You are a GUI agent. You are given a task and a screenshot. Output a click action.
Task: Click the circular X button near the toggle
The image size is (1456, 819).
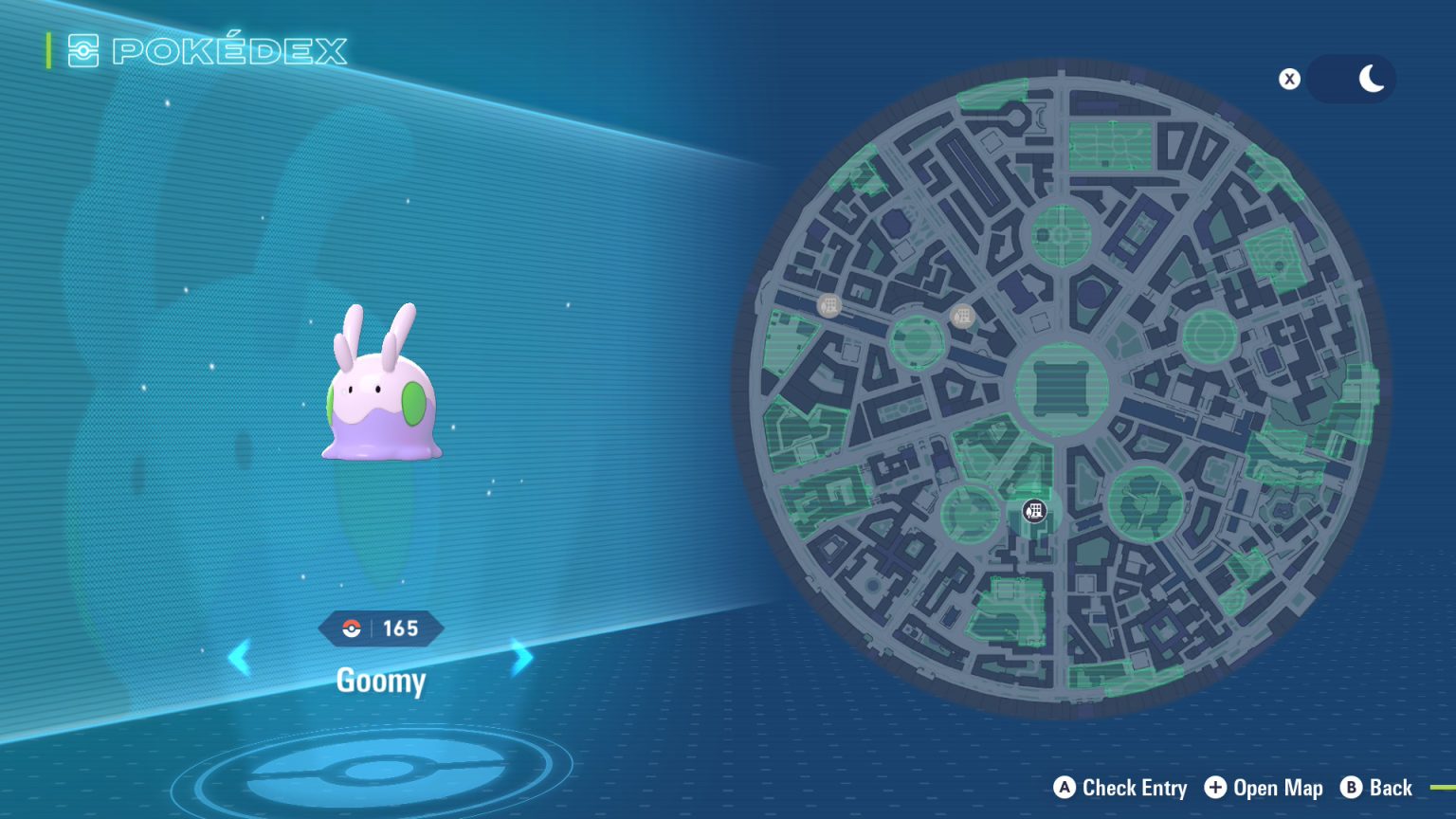pos(1289,80)
